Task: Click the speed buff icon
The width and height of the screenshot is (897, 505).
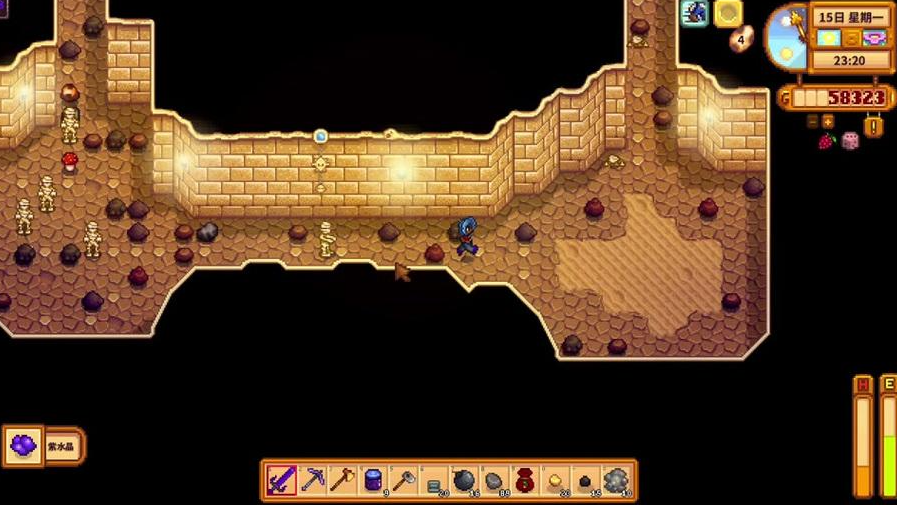Action: click(x=694, y=13)
